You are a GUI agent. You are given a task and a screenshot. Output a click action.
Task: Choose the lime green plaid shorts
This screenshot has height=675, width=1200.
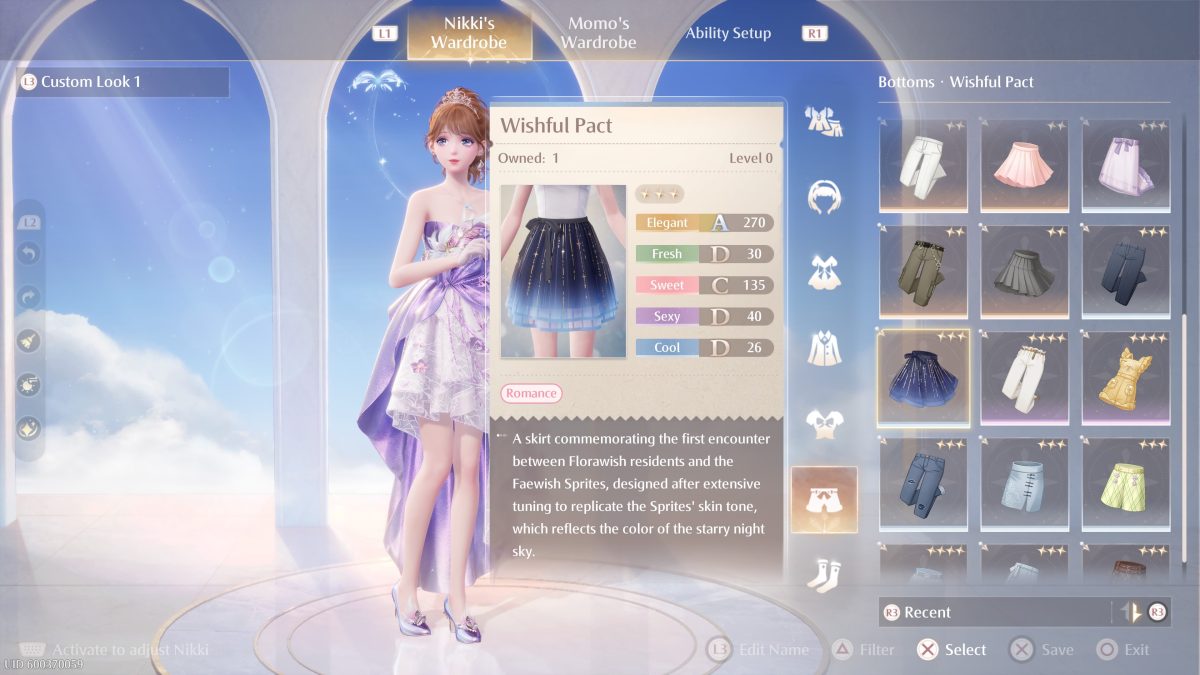pyautogui.click(x=1125, y=481)
